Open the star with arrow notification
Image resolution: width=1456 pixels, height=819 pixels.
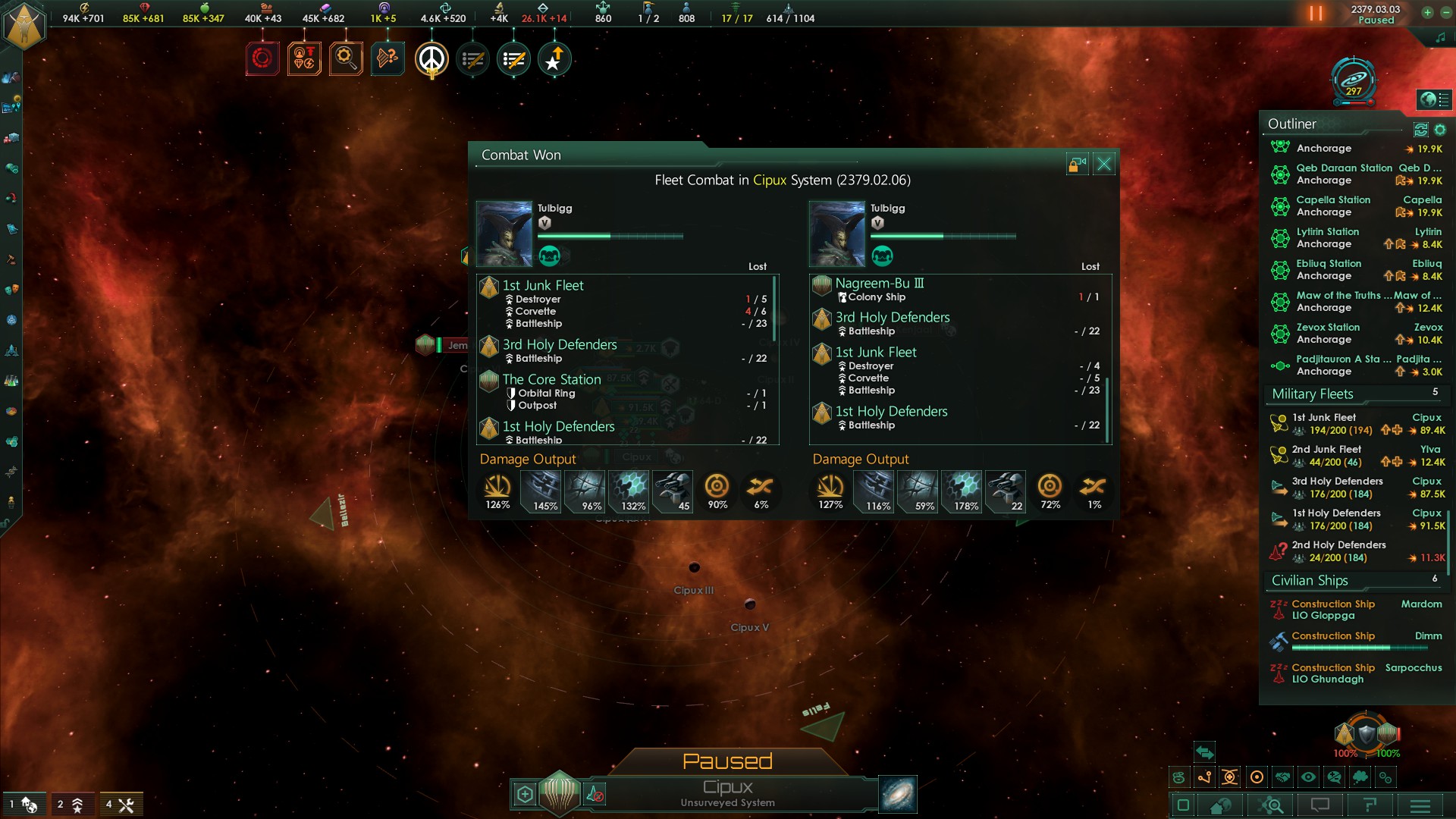point(554,59)
